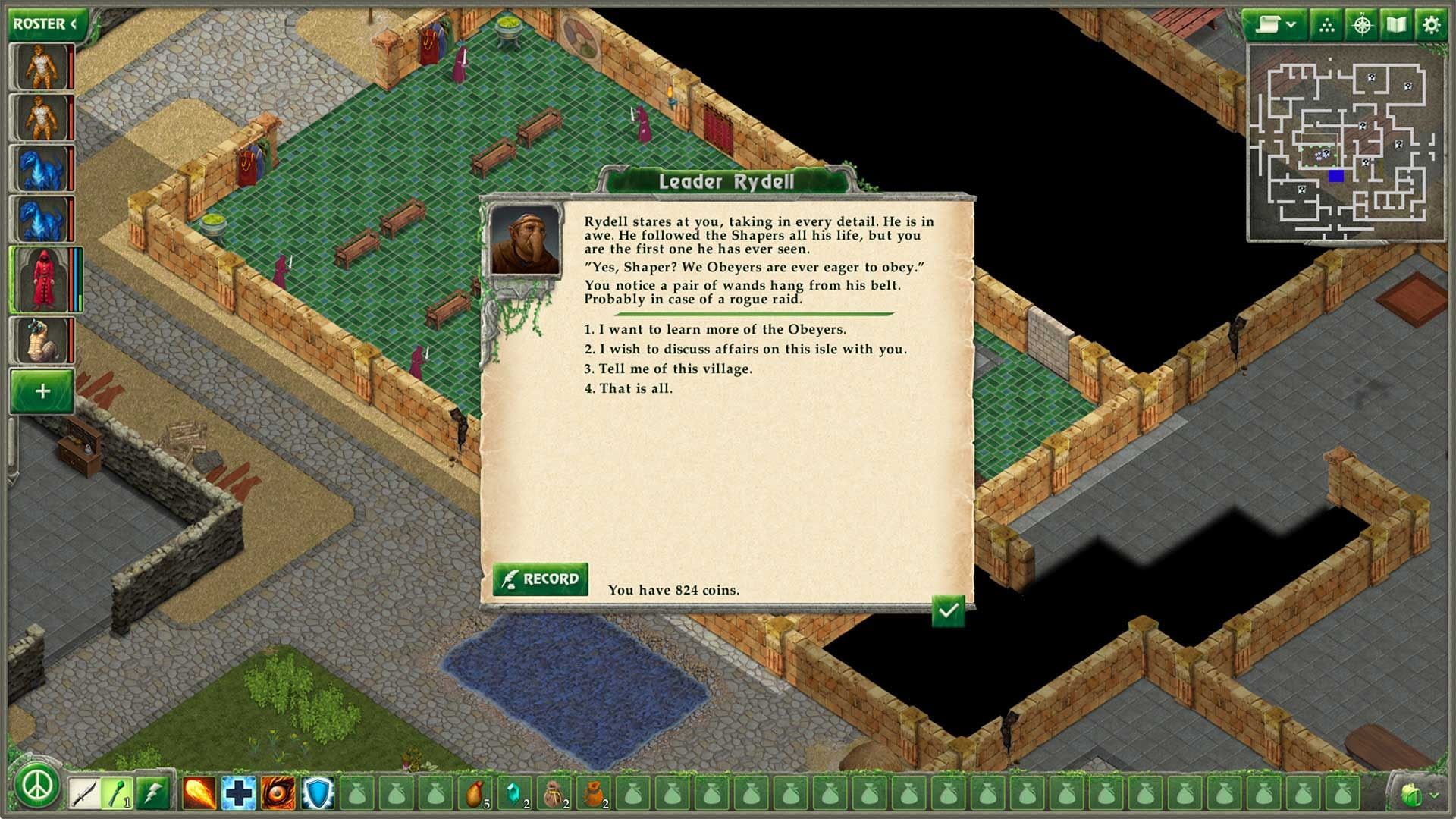Use the blue cross healing ability
The width and height of the screenshot is (1456, 819).
point(238,793)
